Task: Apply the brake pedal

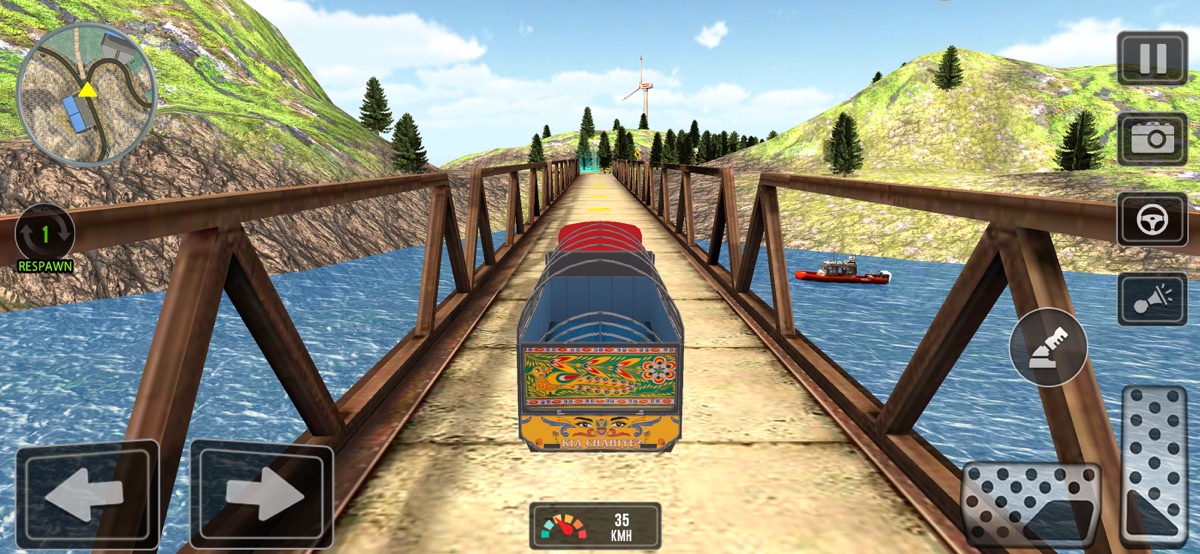Action: click(x=1031, y=505)
